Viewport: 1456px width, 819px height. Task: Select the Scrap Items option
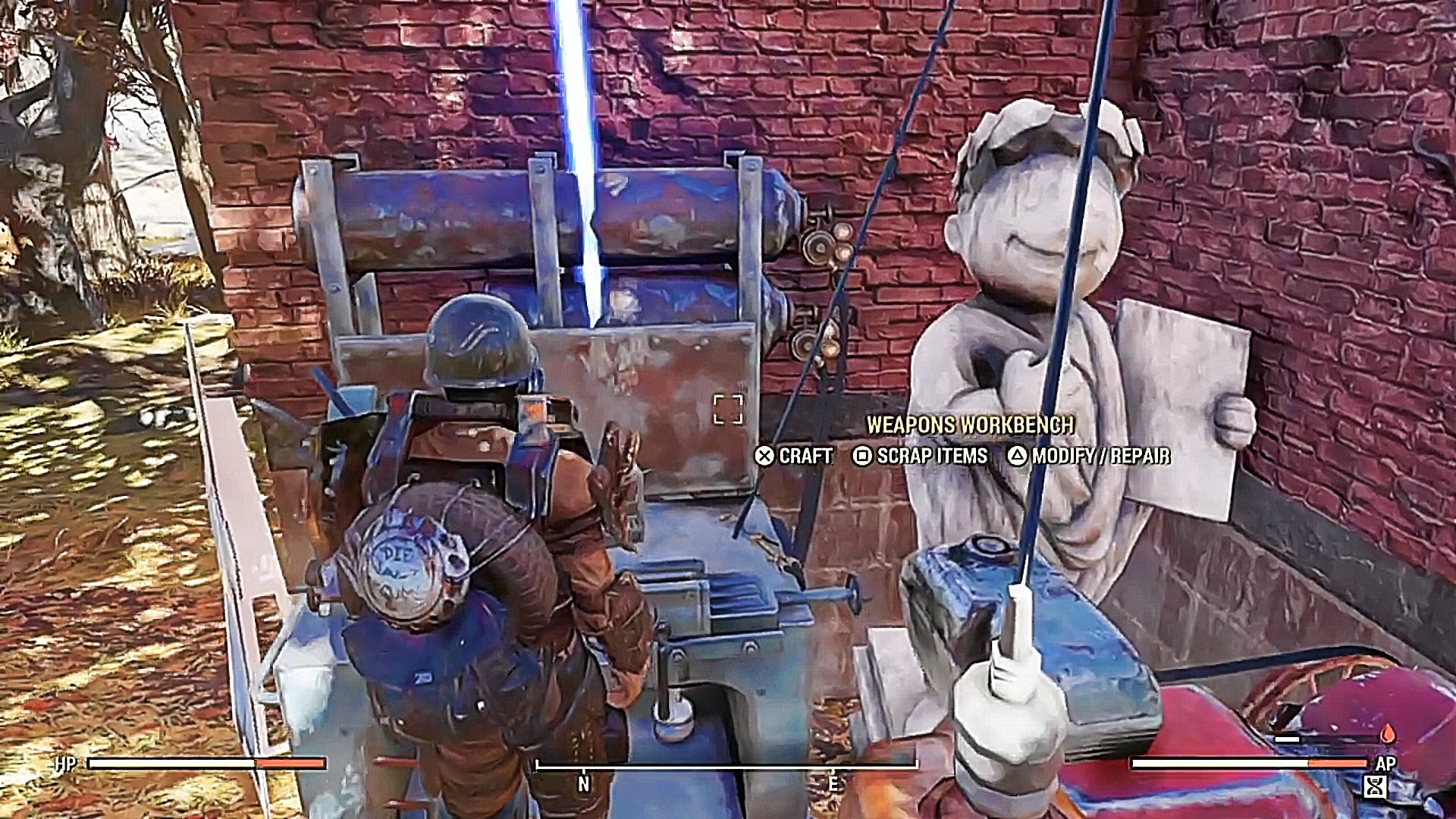click(x=921, y=456)
